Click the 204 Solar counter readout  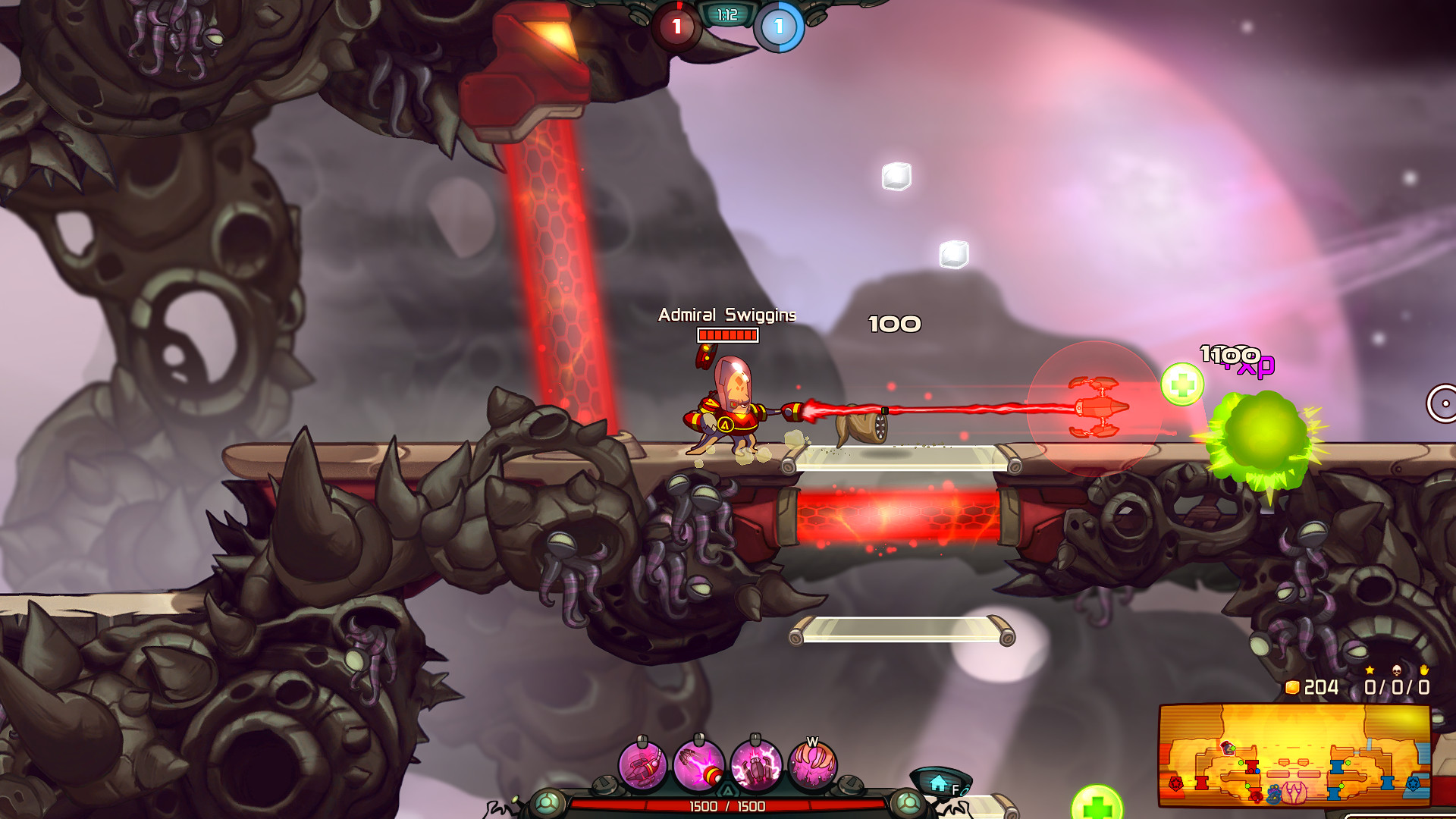click(x=1321, y=688)
